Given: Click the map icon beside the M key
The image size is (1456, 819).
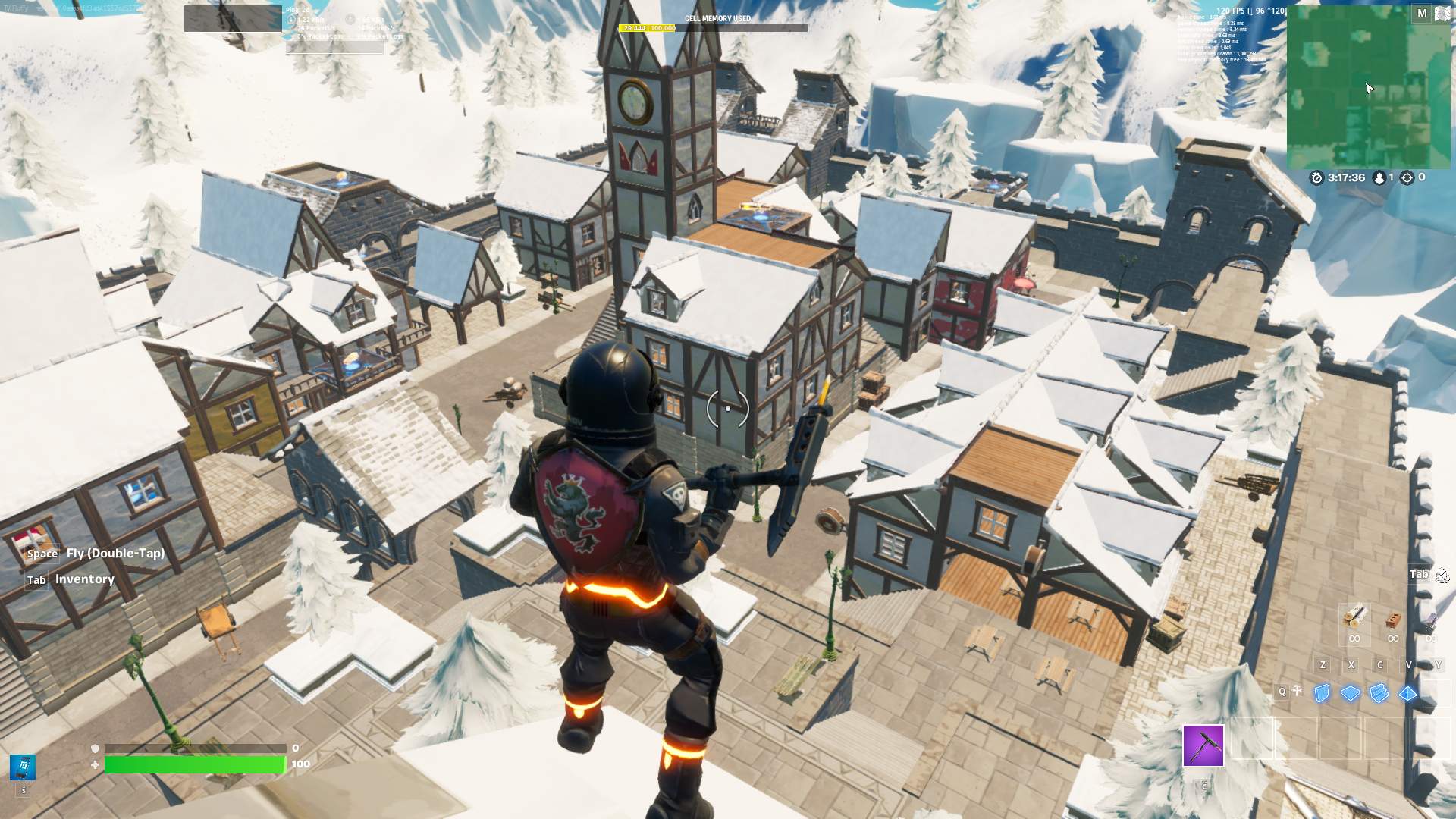Looking at the screenshot, I should (1443, 13).
